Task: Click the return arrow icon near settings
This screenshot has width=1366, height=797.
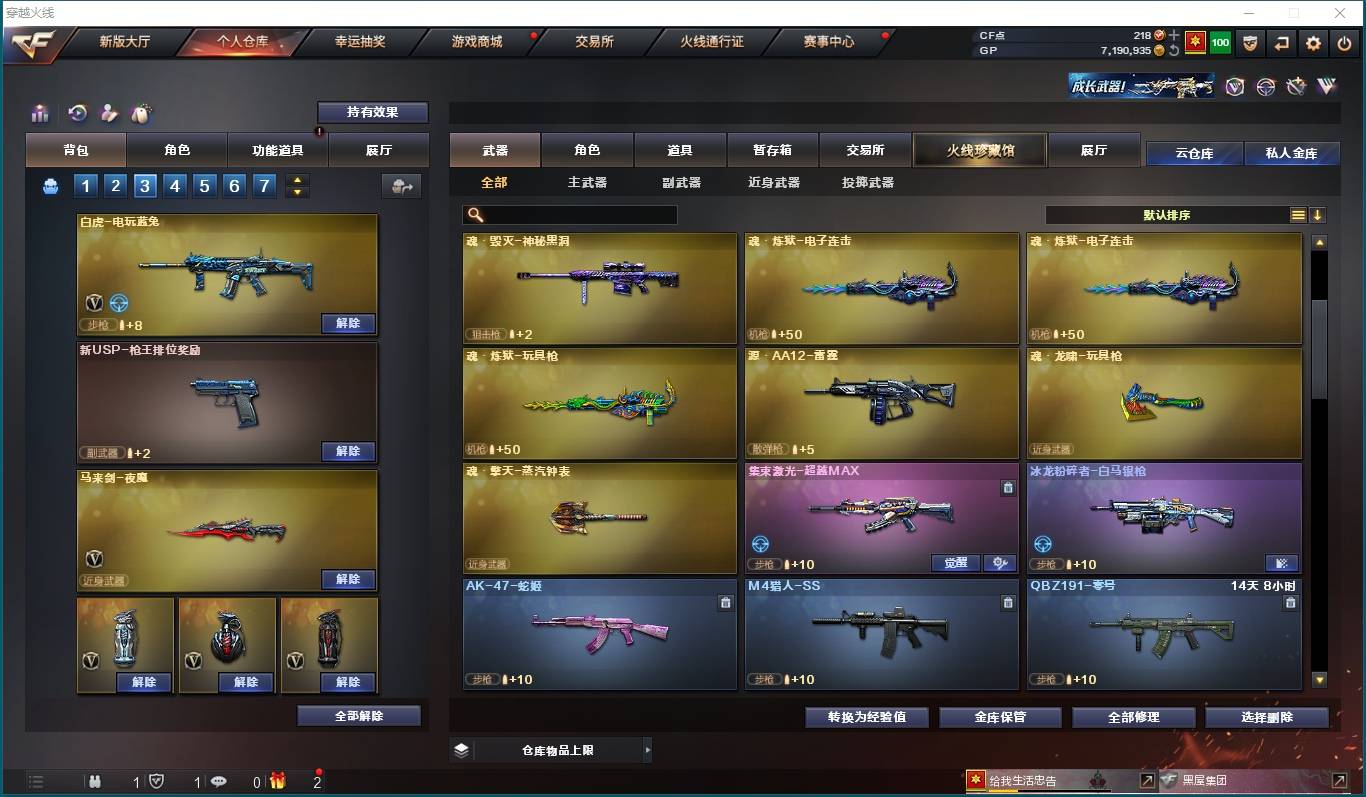Action: coord(1281,44)
